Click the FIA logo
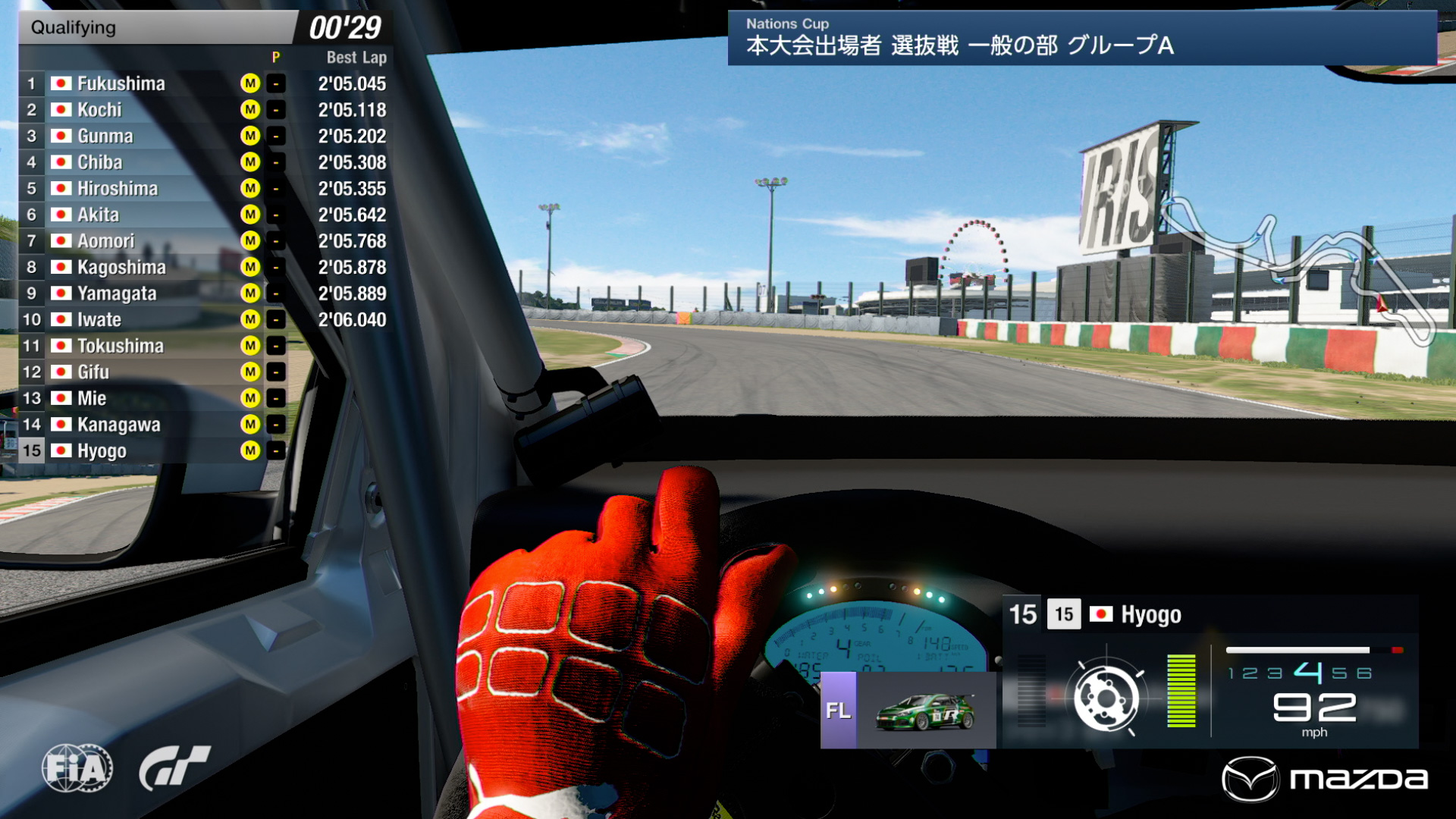Screen dimensions: 1456x819 tap(78, 768)
